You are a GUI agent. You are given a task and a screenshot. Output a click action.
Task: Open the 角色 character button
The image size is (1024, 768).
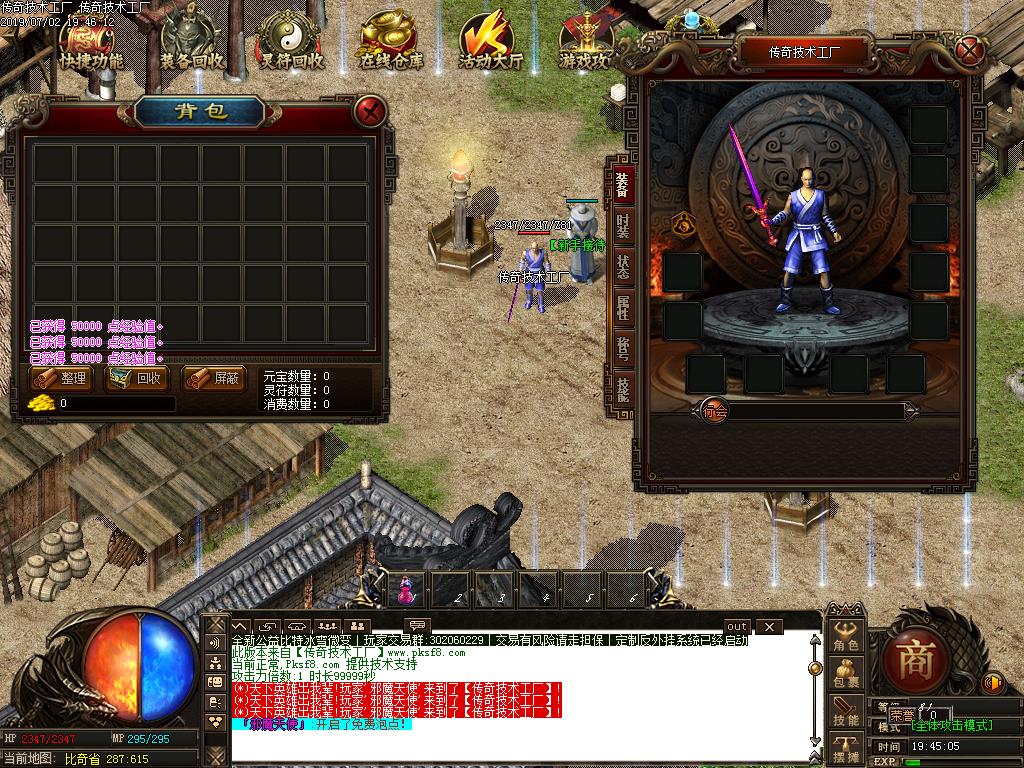coord(846,637)
